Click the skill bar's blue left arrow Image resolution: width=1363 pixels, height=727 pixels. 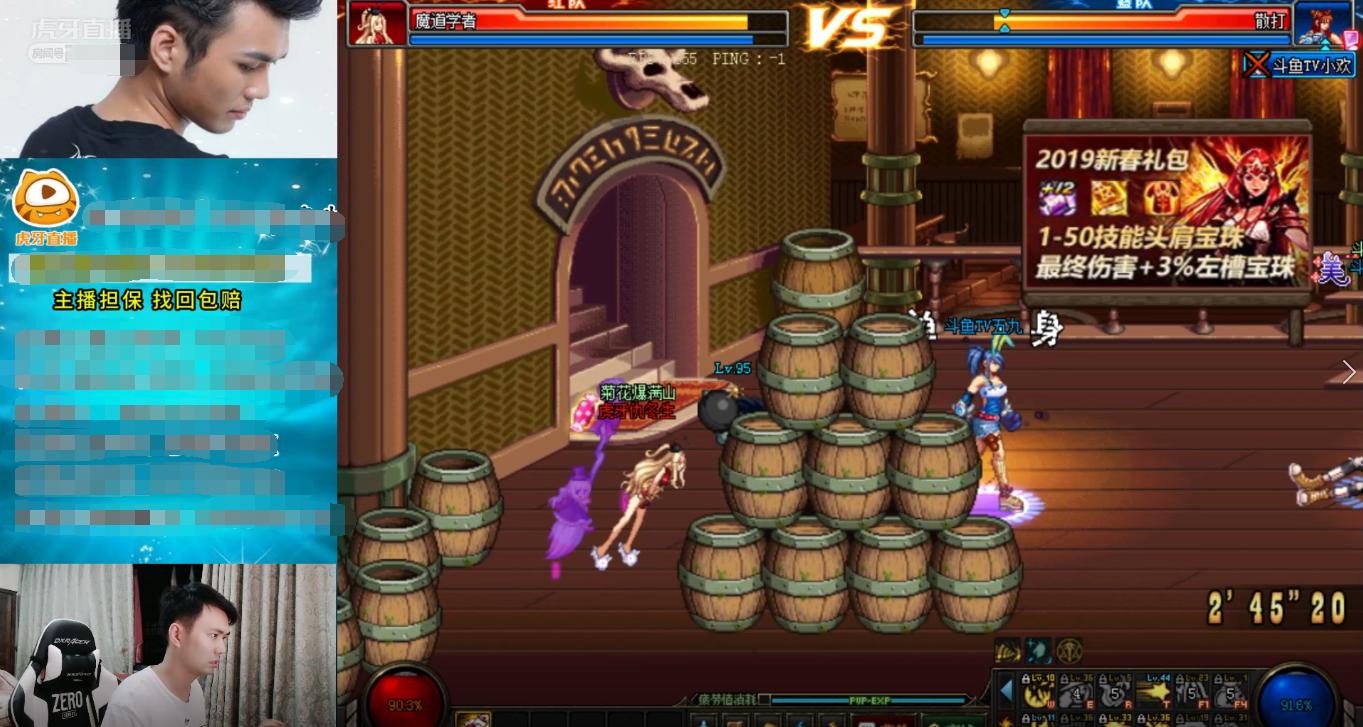(x=1006, y=691)
